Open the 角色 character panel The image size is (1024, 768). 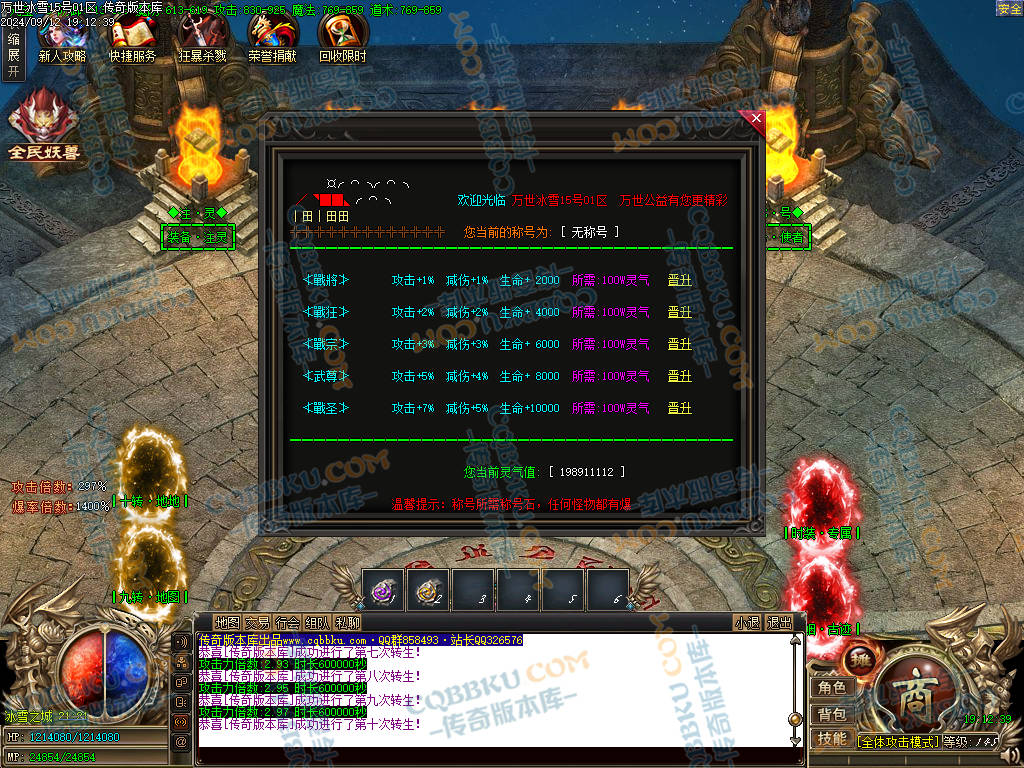[832, 688]
